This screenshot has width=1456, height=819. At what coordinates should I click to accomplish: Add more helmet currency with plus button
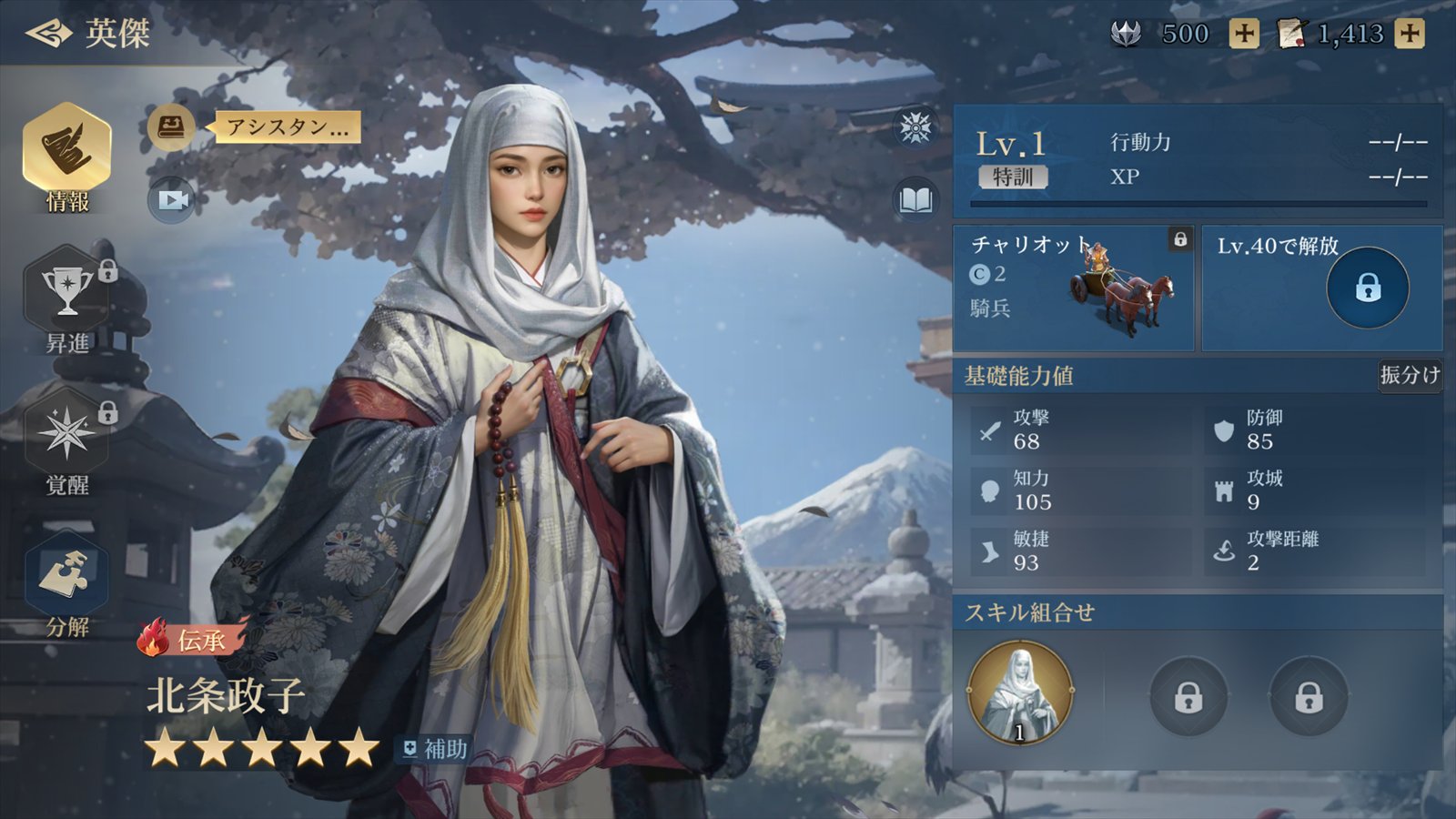1244,35
